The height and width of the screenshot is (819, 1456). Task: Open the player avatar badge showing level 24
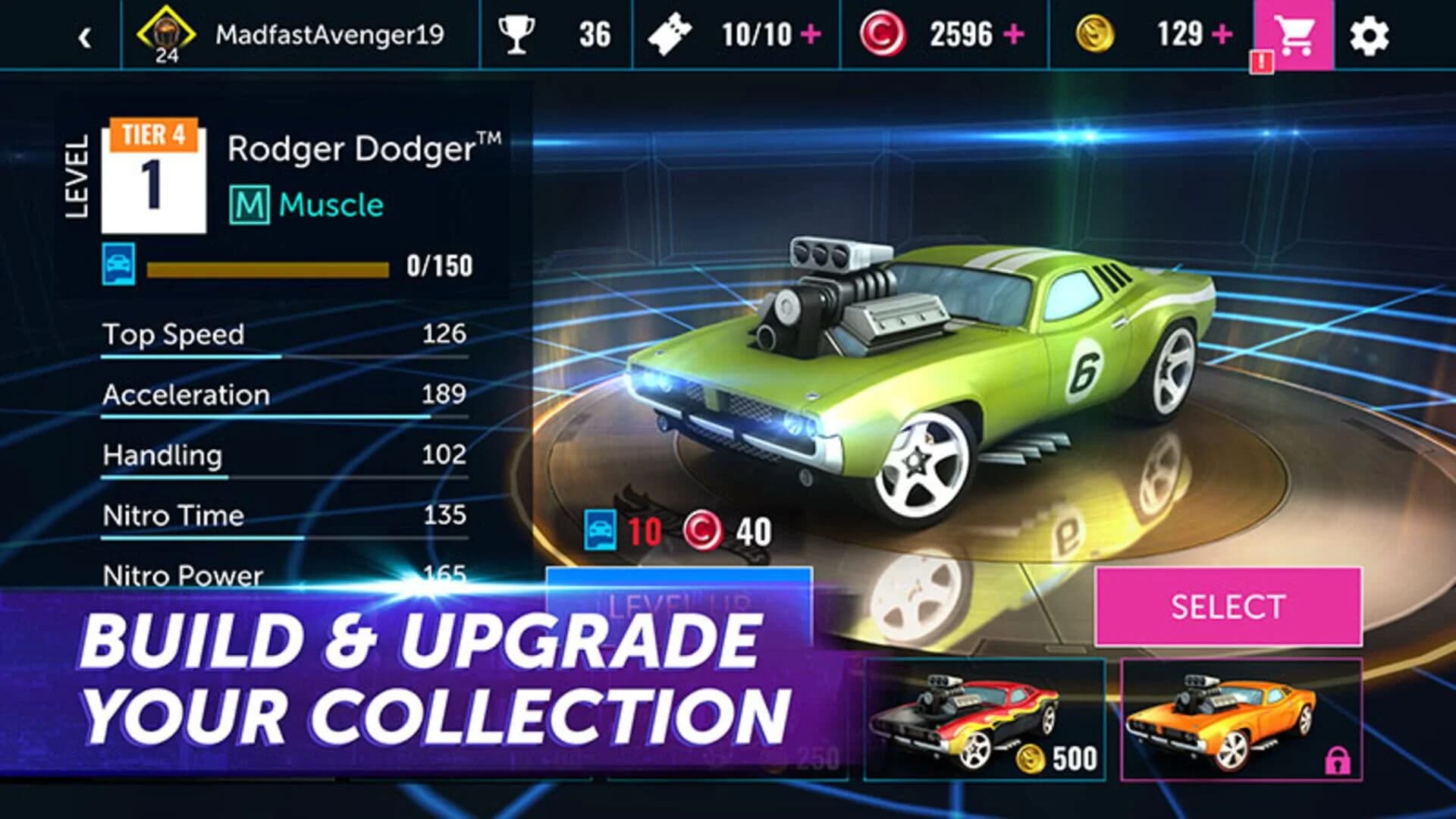167,32
